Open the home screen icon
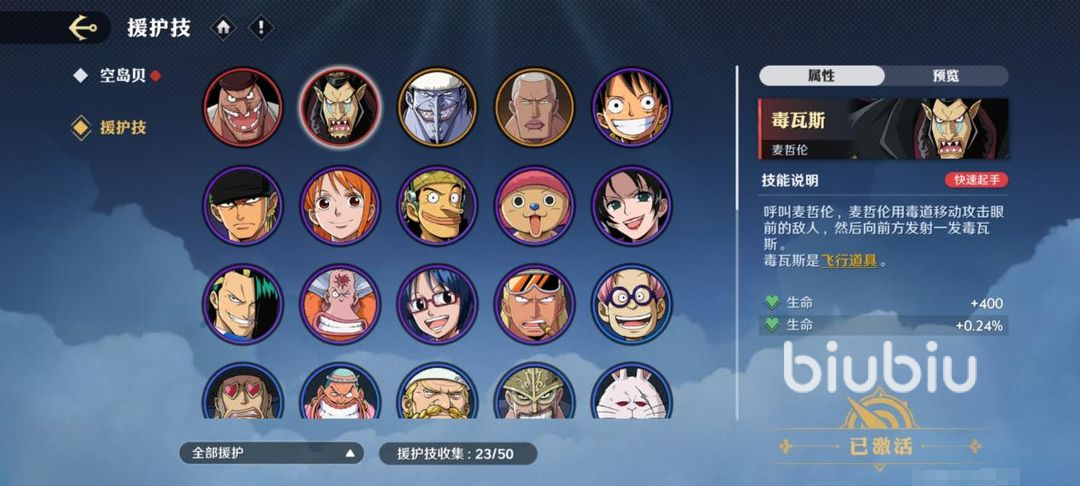The width and height of the screenshot is (1080, 486). [223, 28]
